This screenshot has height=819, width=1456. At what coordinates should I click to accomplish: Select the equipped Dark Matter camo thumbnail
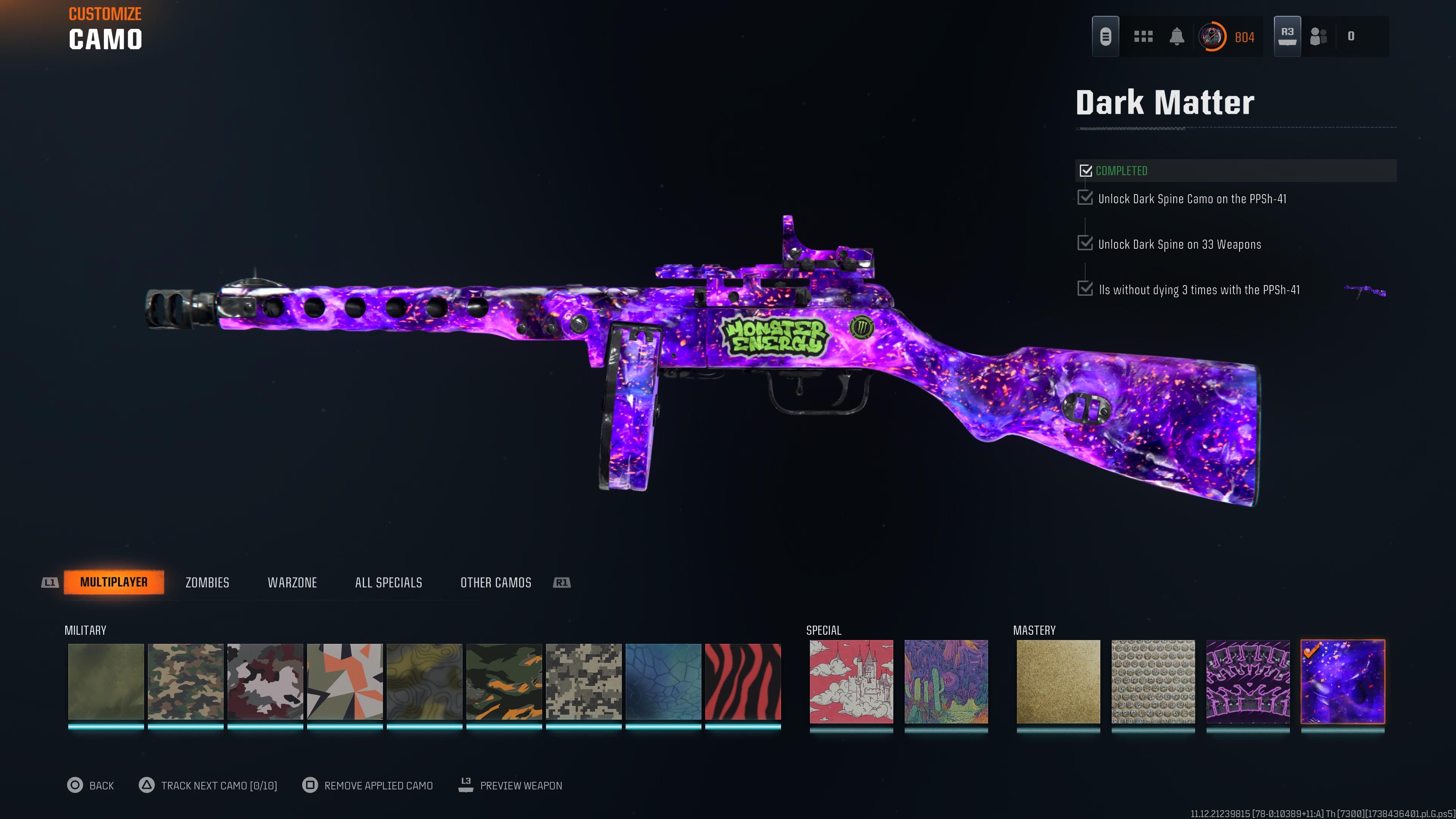[1343, 681]
